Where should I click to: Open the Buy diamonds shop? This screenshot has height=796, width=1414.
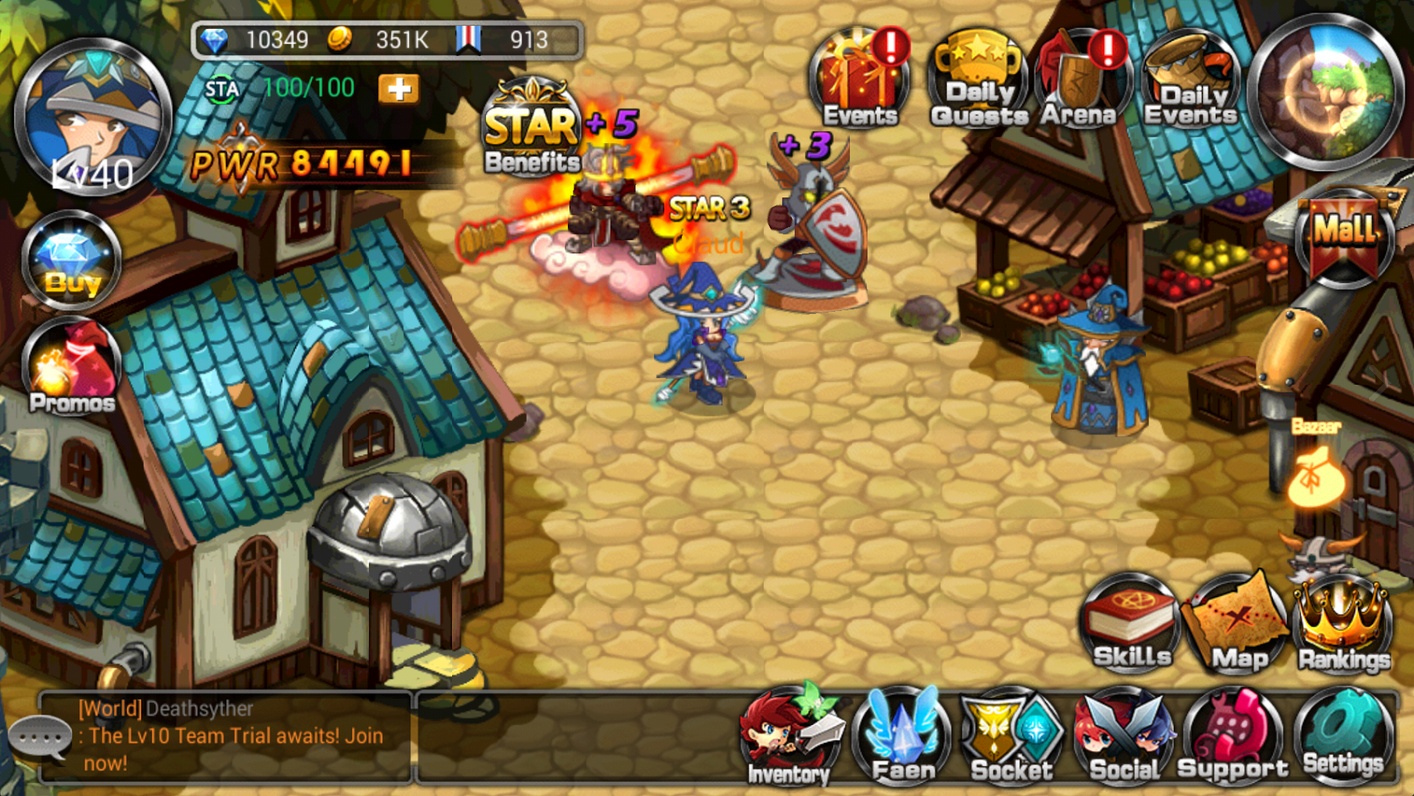tap(72, 260)
